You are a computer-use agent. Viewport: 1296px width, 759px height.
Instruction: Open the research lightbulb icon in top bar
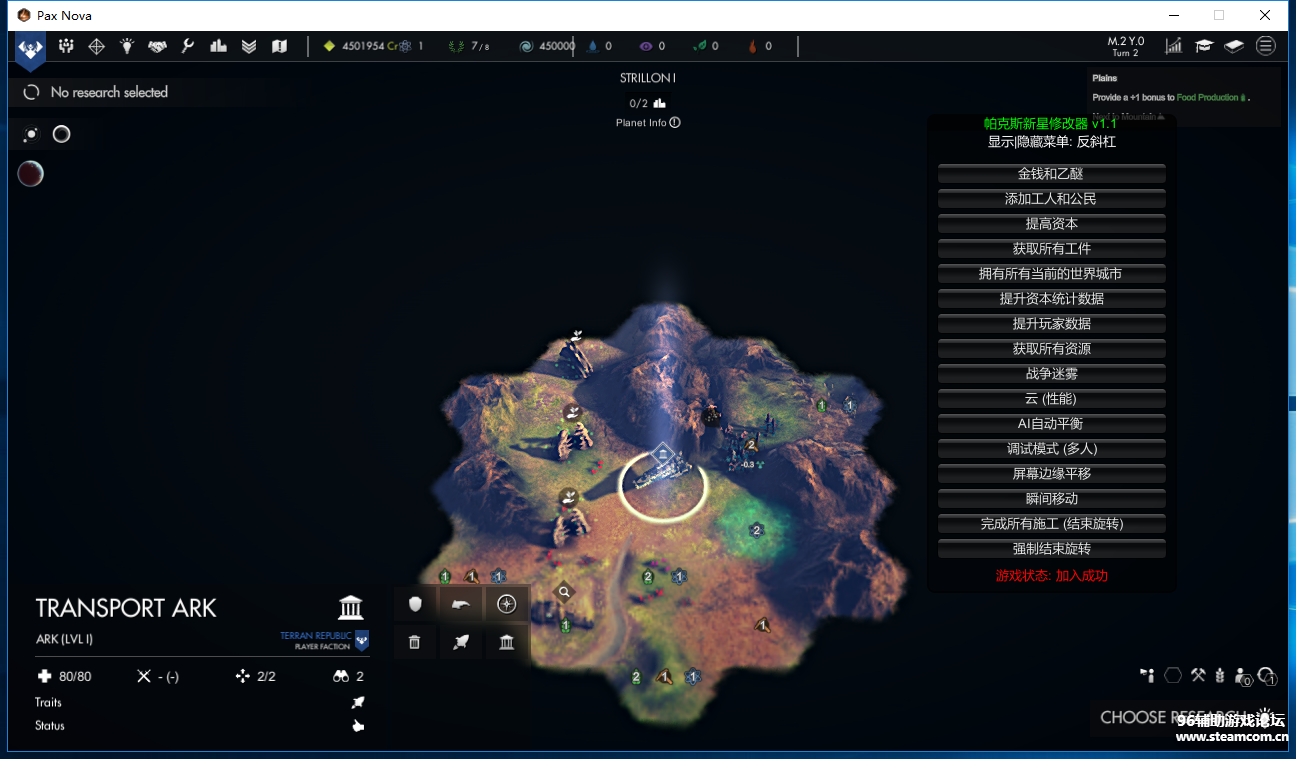tap(127, 46)
